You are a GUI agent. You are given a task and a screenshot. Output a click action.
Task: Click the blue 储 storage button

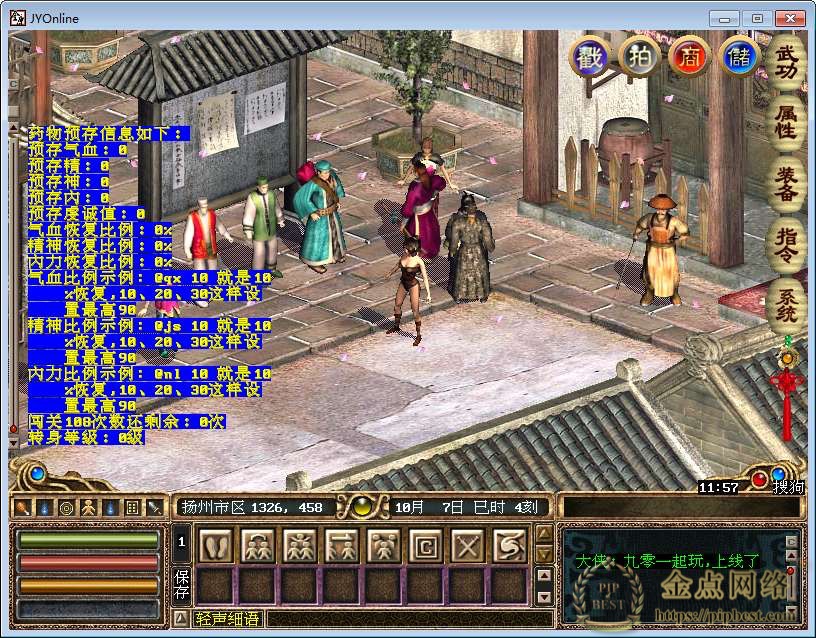click(x=739, y=56)
